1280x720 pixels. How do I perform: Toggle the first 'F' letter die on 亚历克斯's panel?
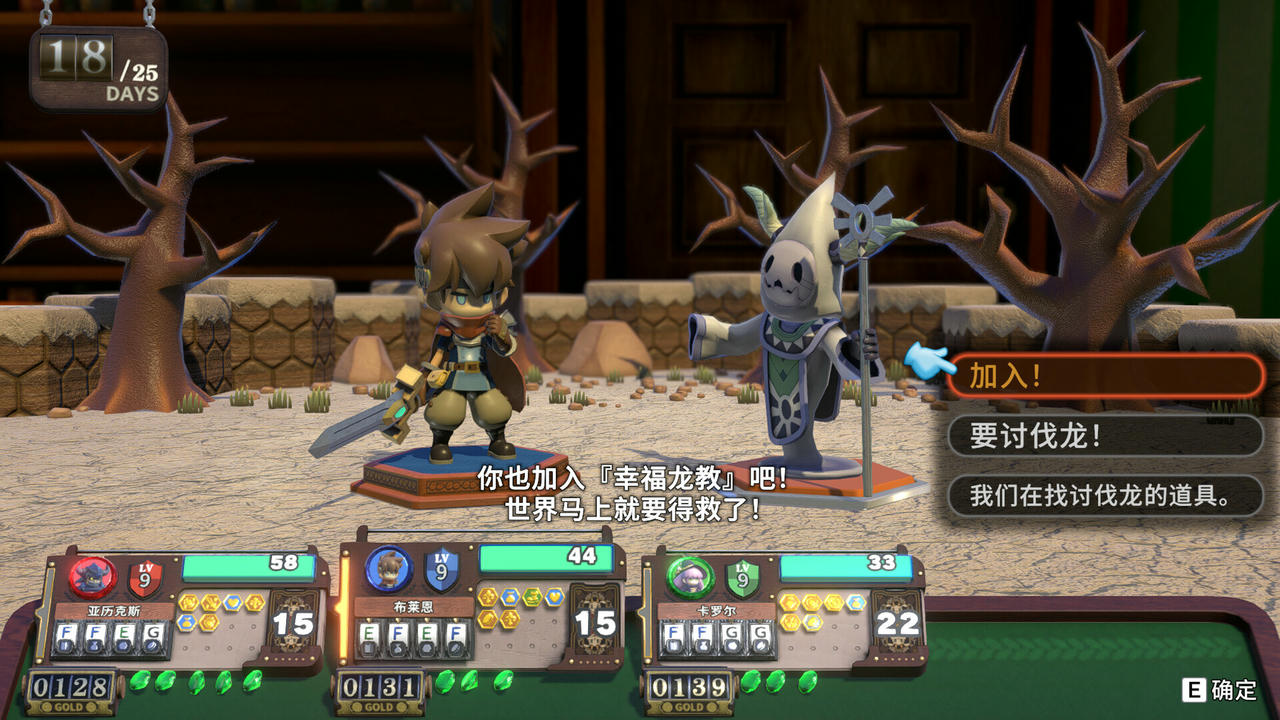coord(66,633)
